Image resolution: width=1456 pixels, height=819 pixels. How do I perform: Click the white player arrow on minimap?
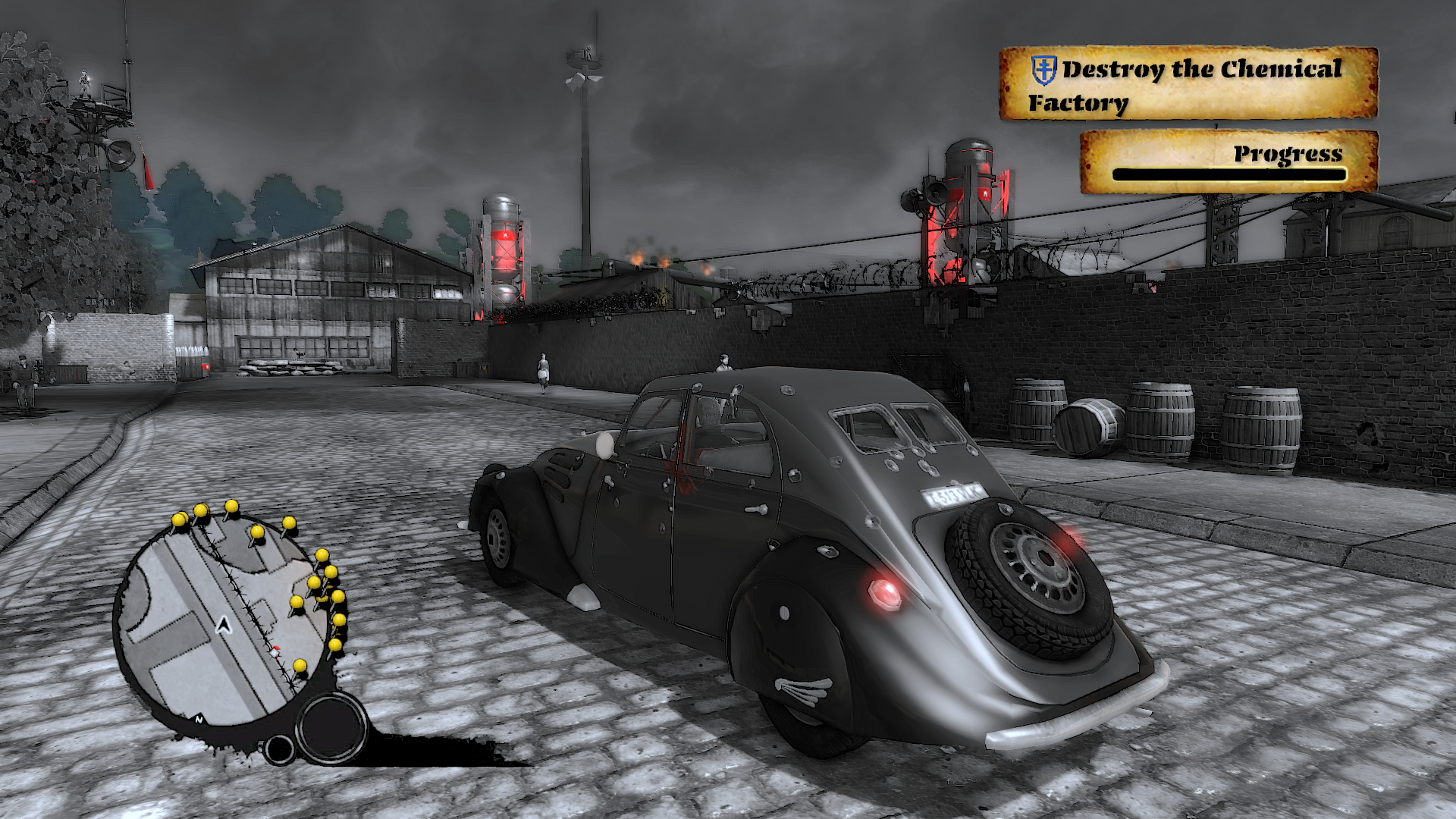pyautogui.click(x=223, y=625)
